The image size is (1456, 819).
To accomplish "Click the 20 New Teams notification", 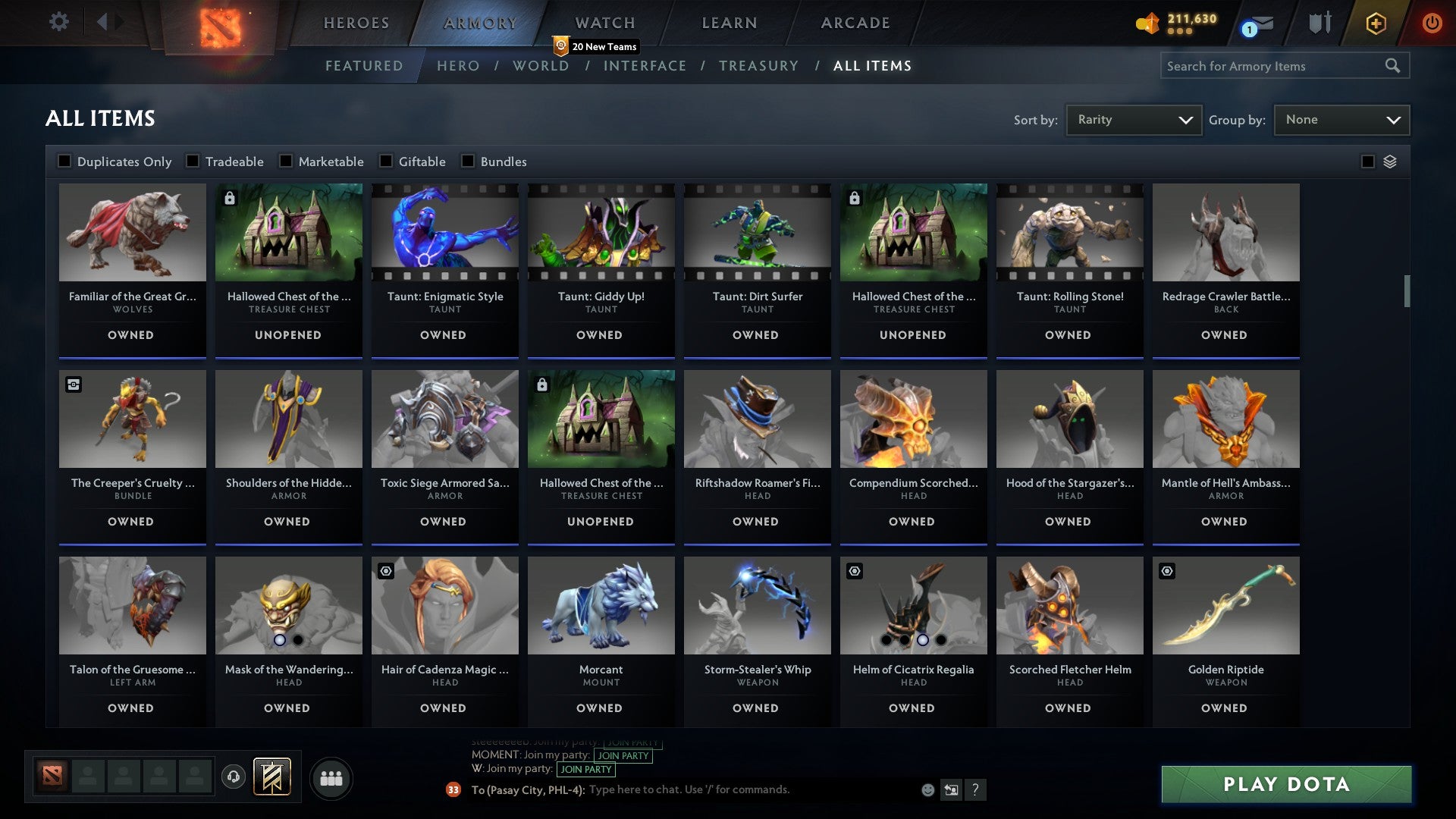I will [x=596, y=46].
